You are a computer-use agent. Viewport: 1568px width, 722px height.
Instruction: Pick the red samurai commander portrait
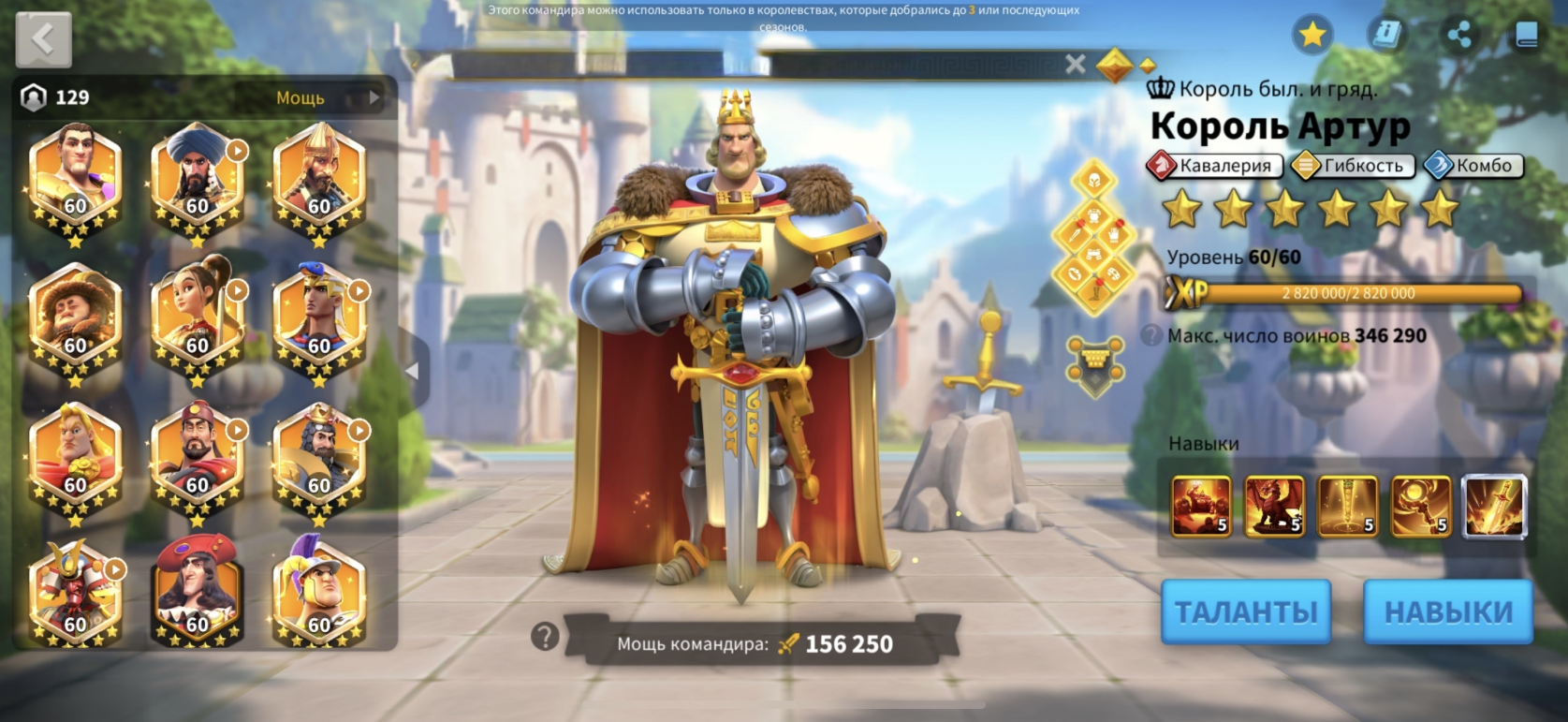[x=75, y=597]
